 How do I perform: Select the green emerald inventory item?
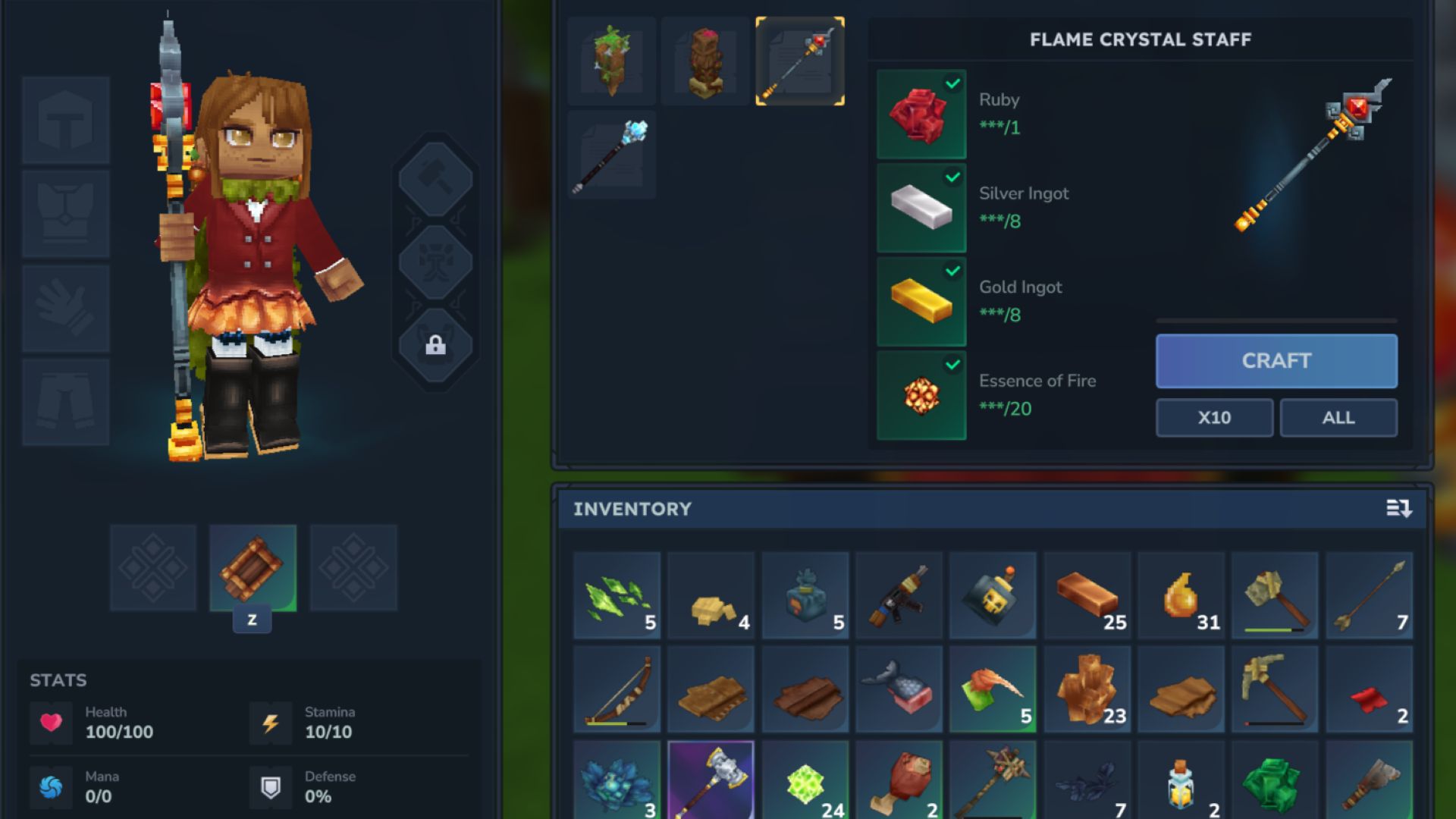(1275, 783)
